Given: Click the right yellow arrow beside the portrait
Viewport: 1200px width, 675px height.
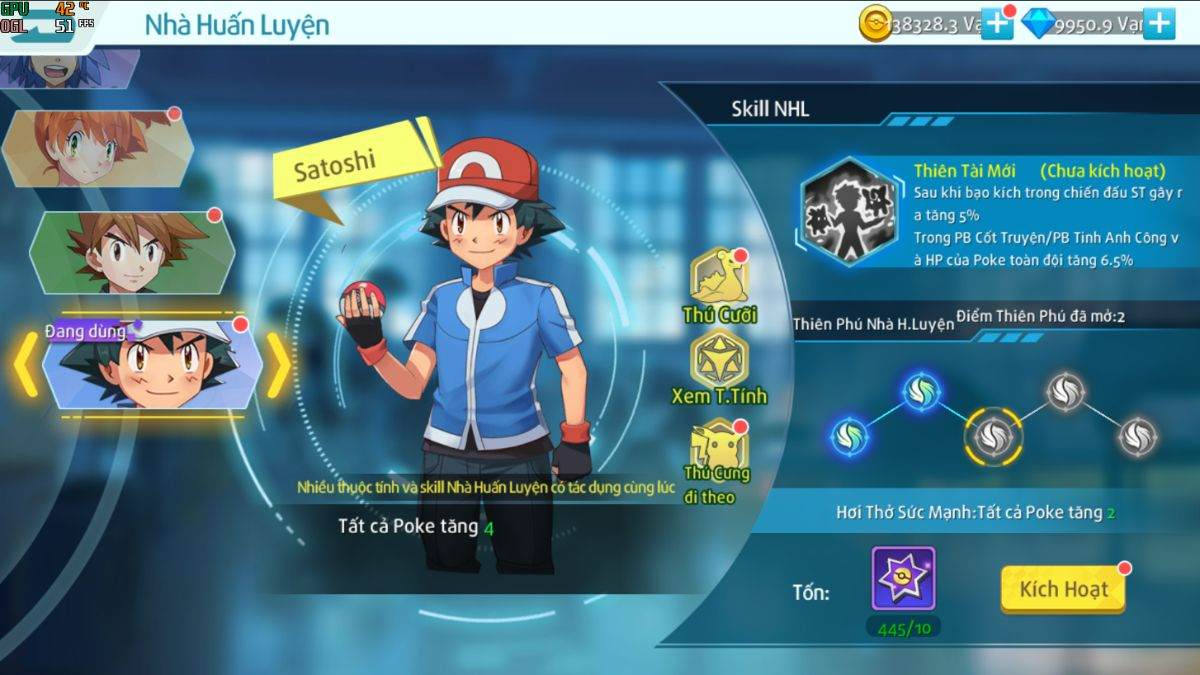Looking at the screenshot, I should point(279,366).
